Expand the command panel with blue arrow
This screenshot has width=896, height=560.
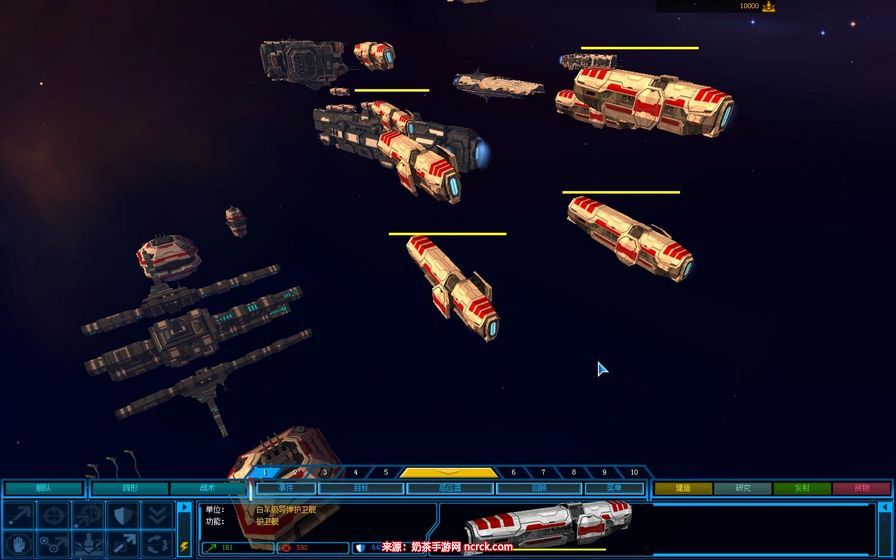click(184, 508)
